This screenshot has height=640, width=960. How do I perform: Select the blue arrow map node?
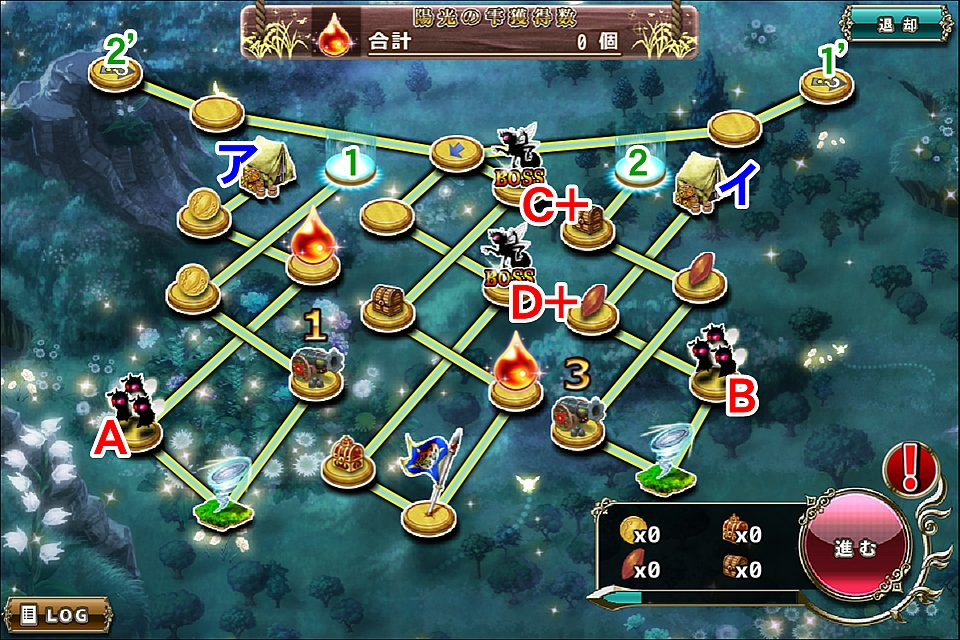tap(457, 154)
